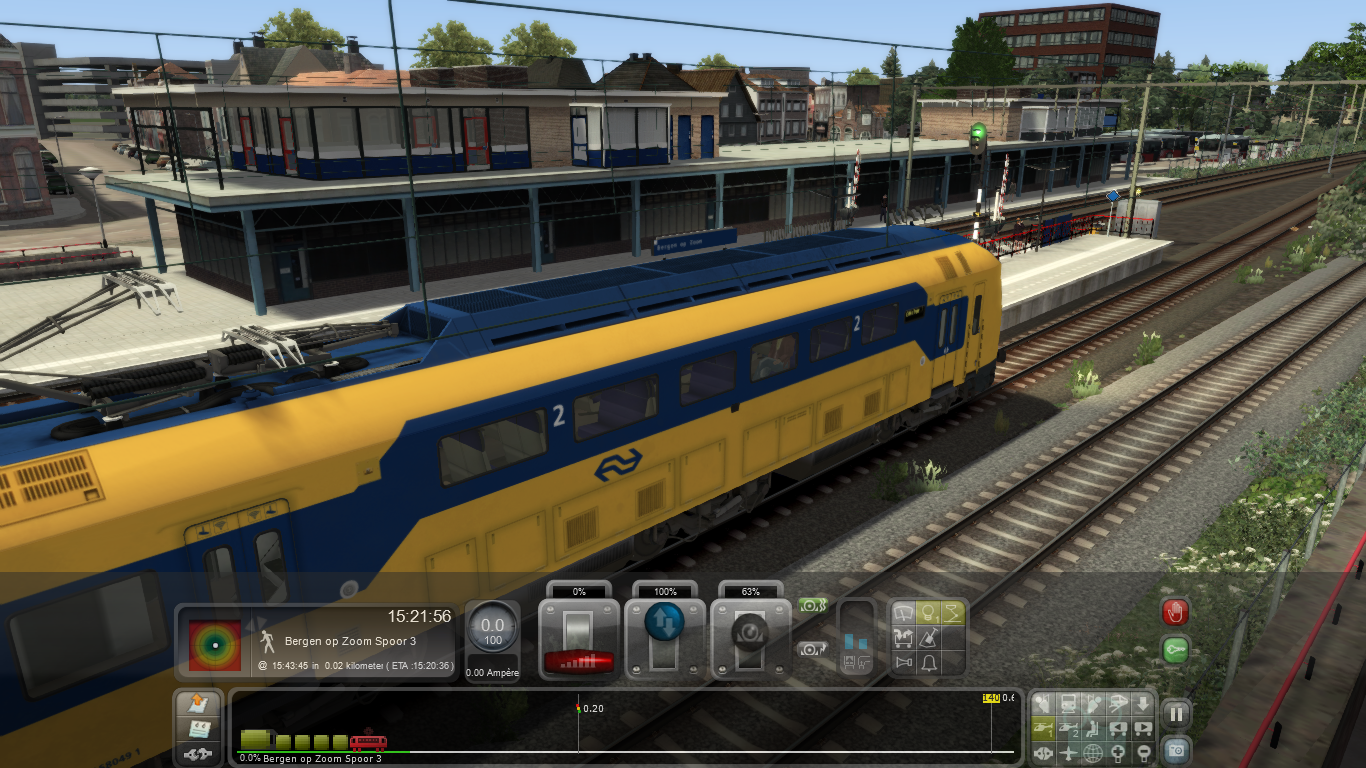Ring the bell
Viewport: 1366px width, 768px height.
[929, 662]
